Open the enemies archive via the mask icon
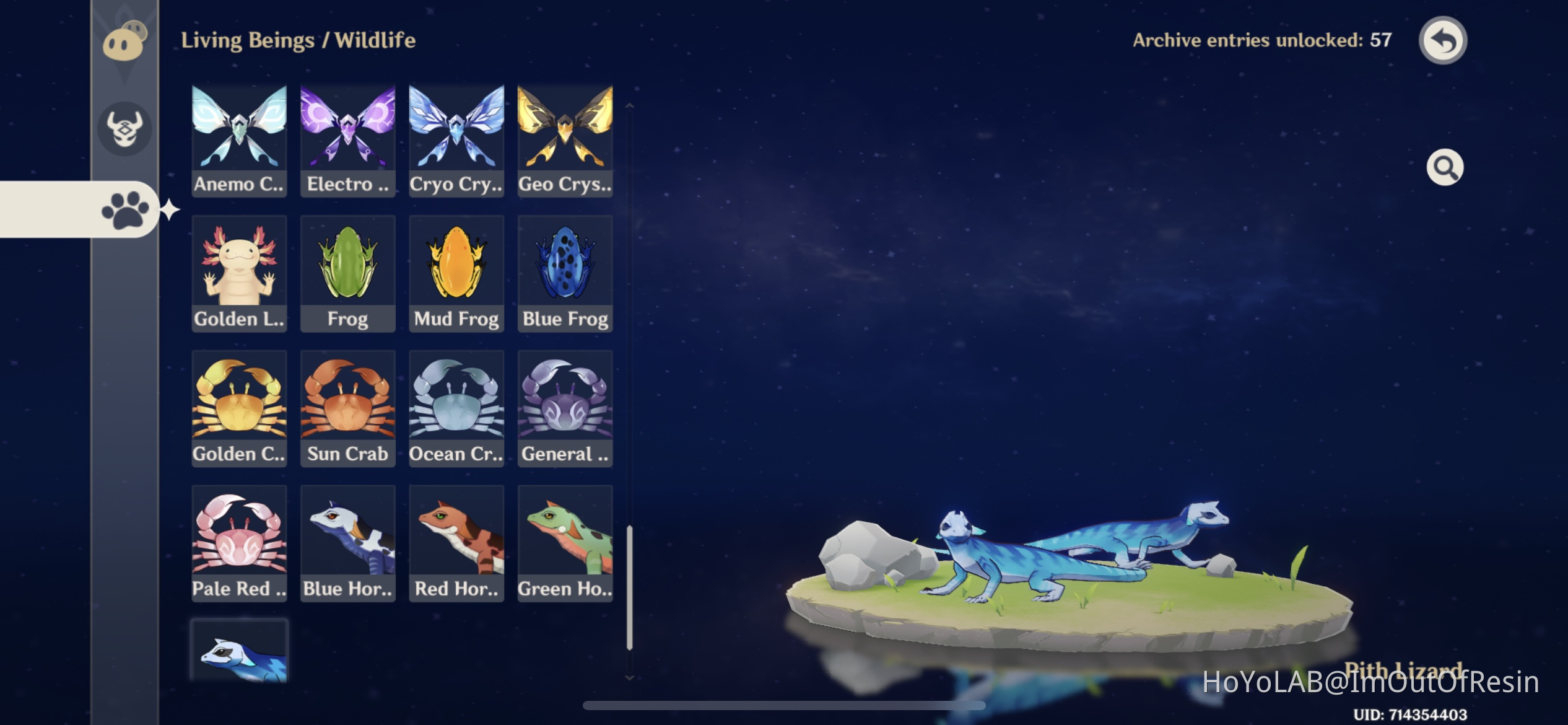 click(124, 128)
